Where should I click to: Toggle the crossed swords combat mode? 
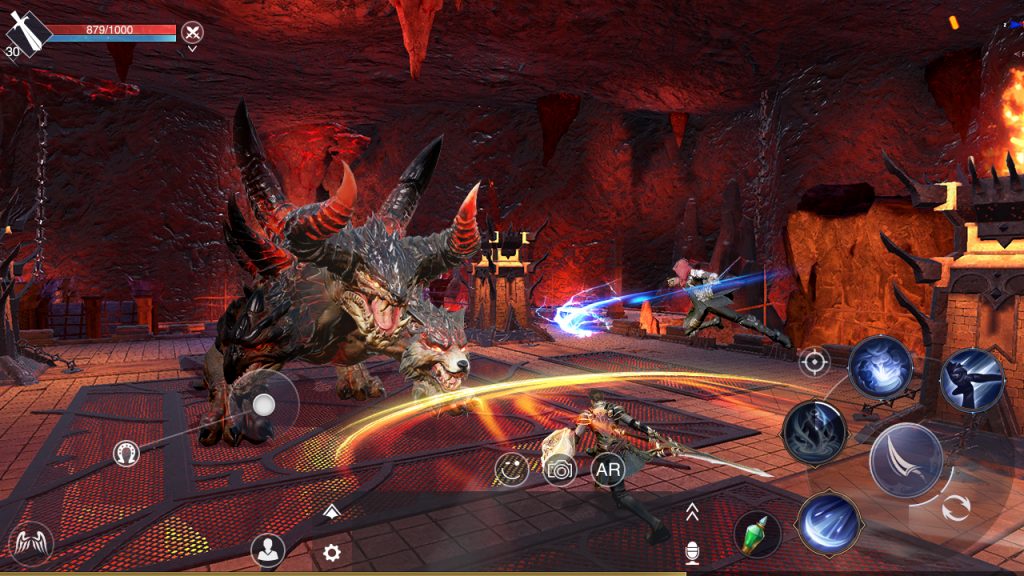coord(192,32)
